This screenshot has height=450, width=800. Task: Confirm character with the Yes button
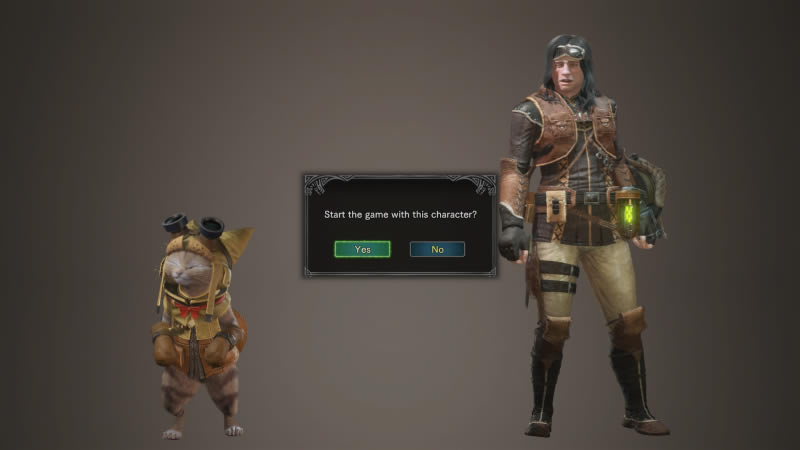pos(362,249)
